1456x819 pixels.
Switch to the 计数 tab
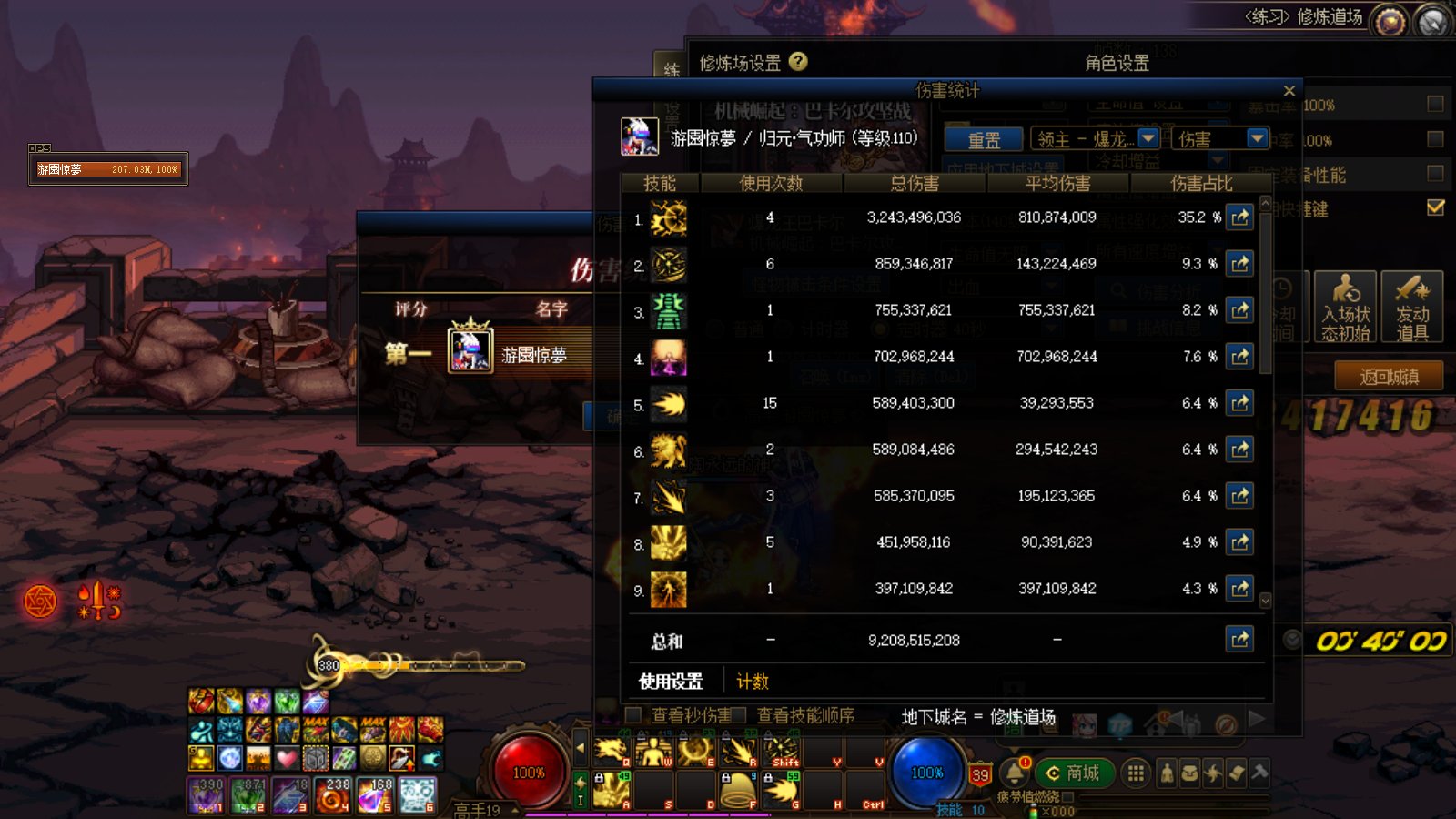pyautogui.click(x=752, y=681)
